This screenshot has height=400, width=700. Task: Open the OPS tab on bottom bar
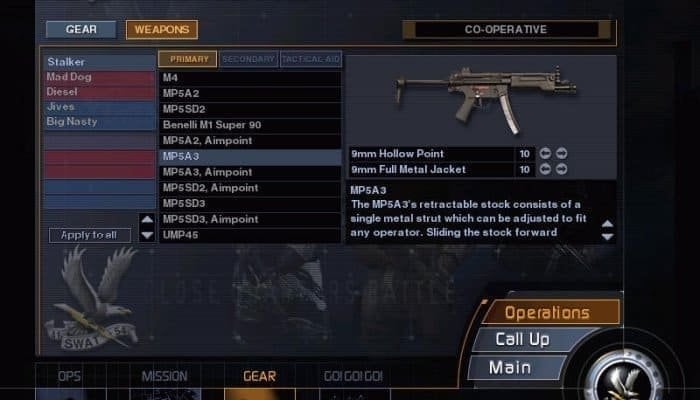[69, 377]
